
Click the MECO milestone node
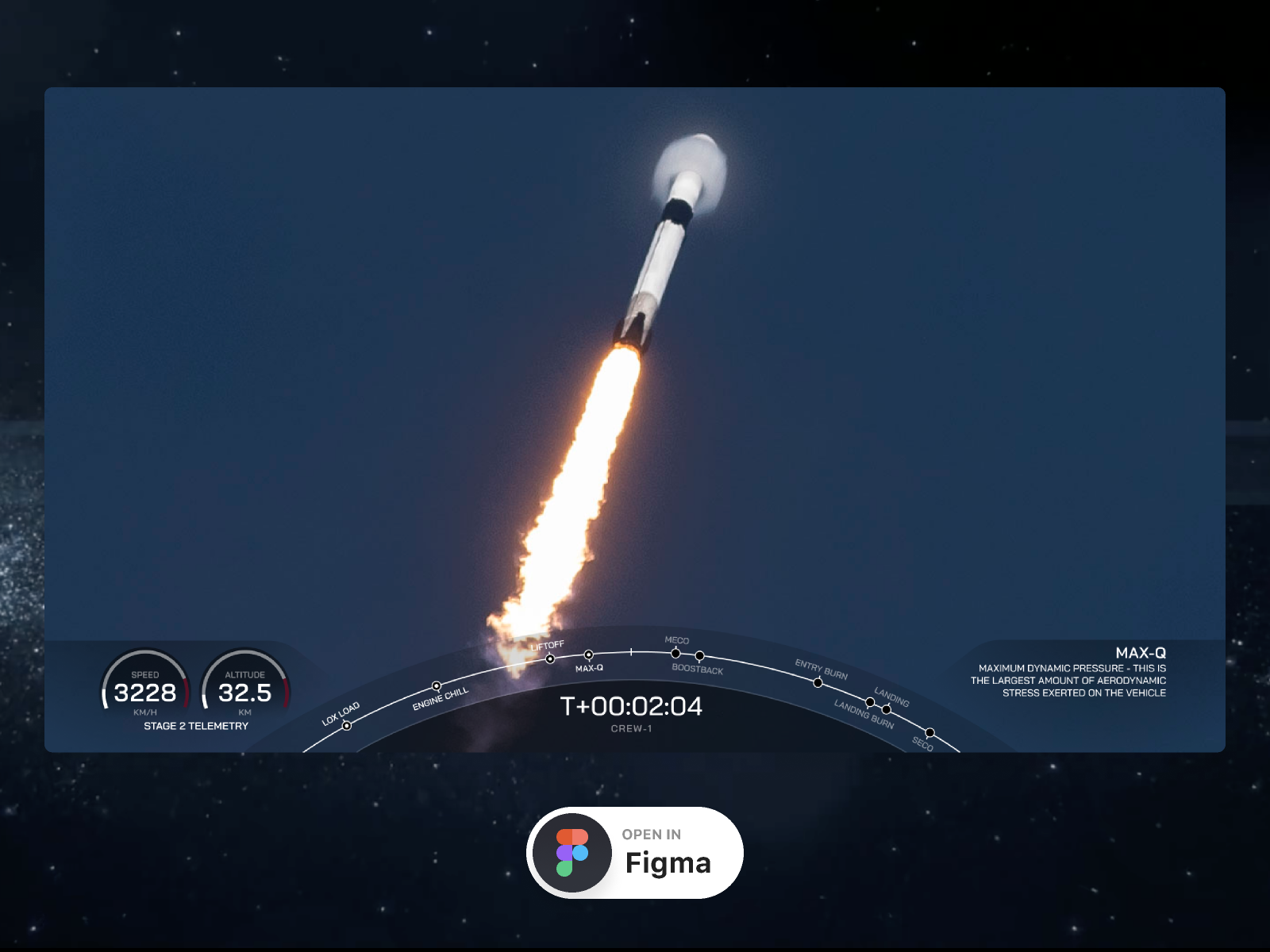pyautogui.click(x=675, y=653)
